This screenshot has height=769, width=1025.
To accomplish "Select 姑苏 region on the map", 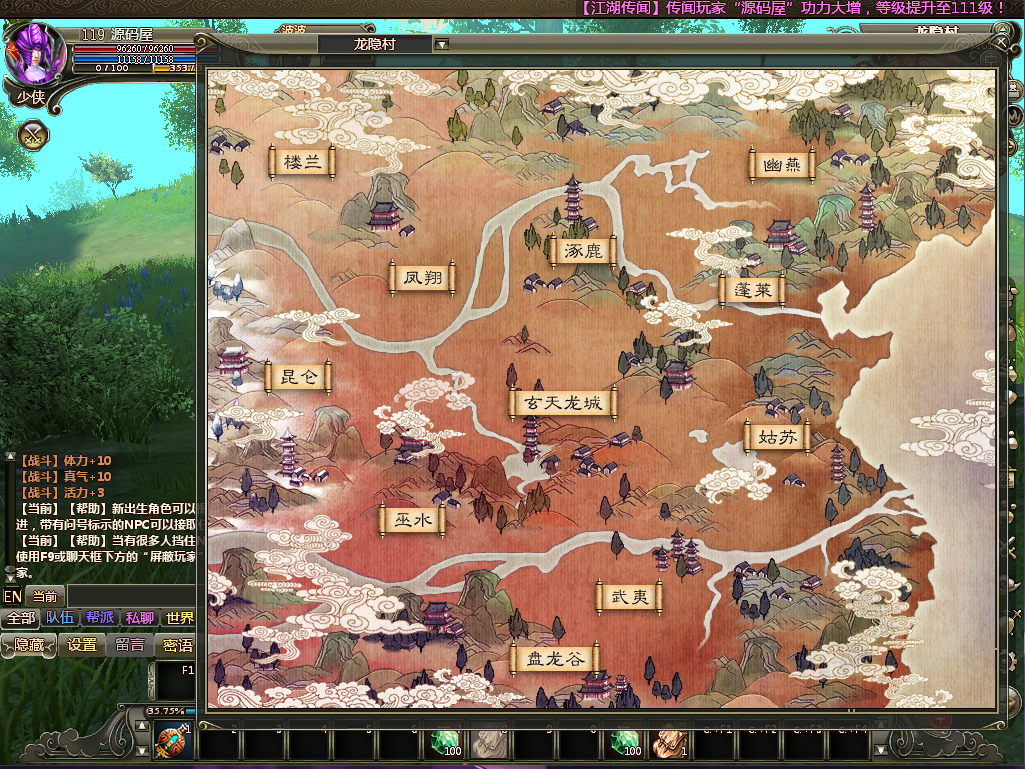I will click(x=777, y=436).
